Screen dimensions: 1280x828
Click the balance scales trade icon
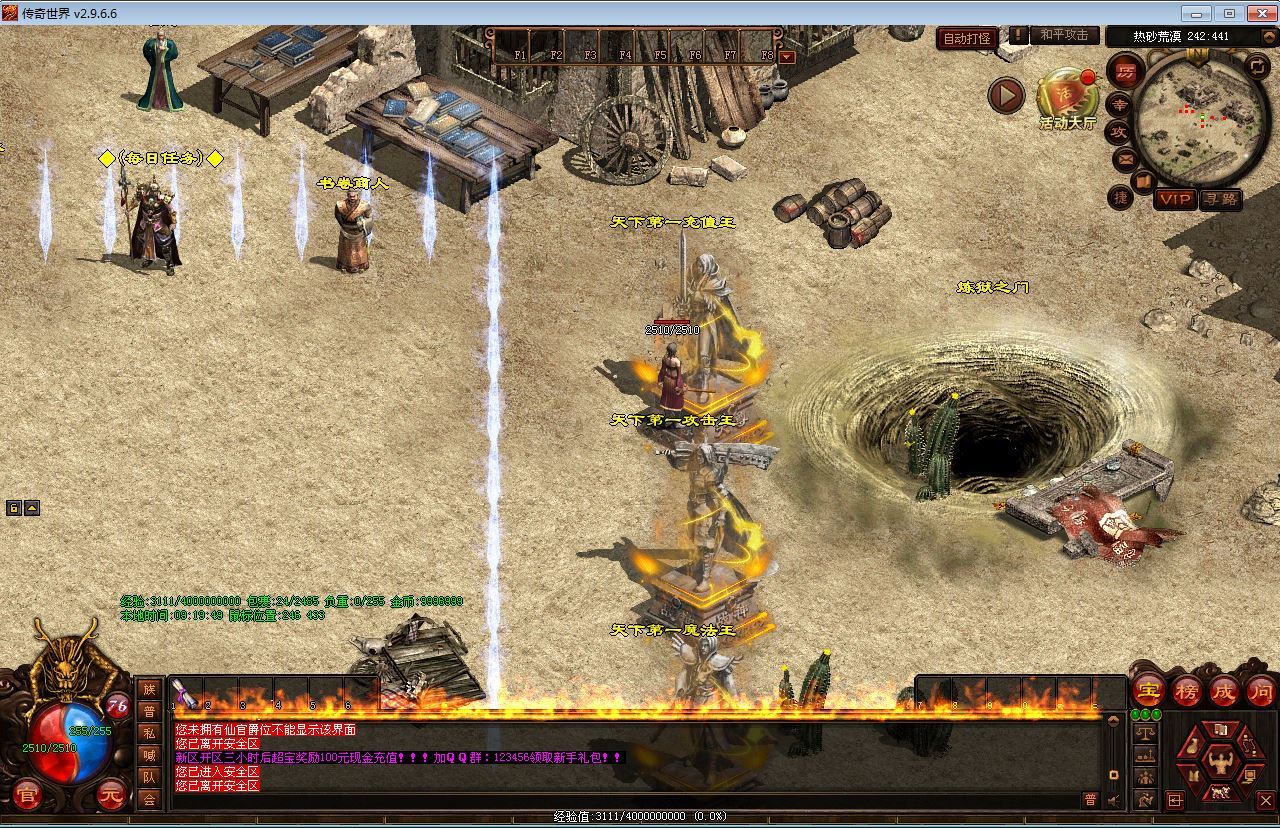click(1145, 733)
